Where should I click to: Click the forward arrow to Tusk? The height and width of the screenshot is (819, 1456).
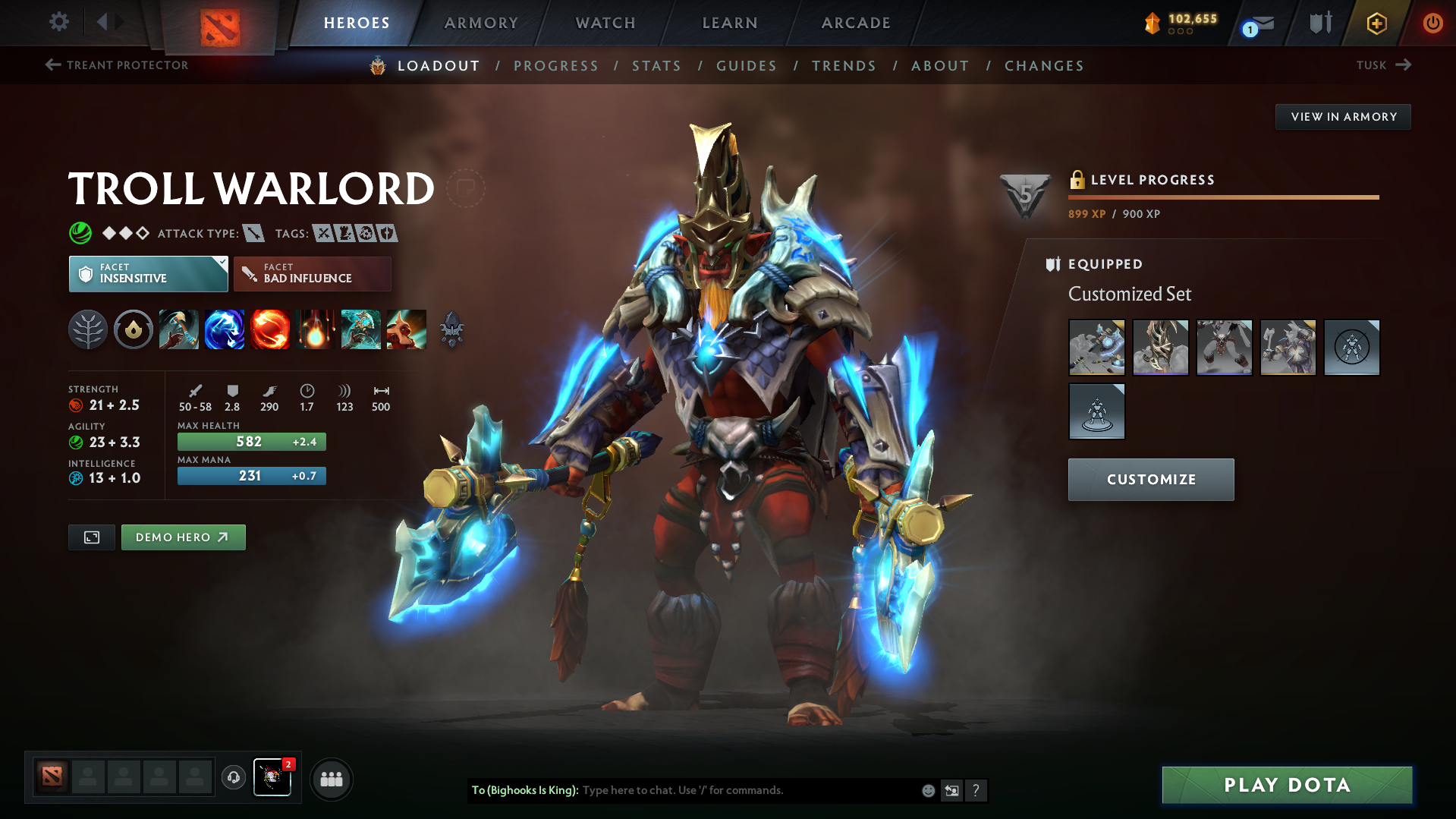coord(1405,65)
